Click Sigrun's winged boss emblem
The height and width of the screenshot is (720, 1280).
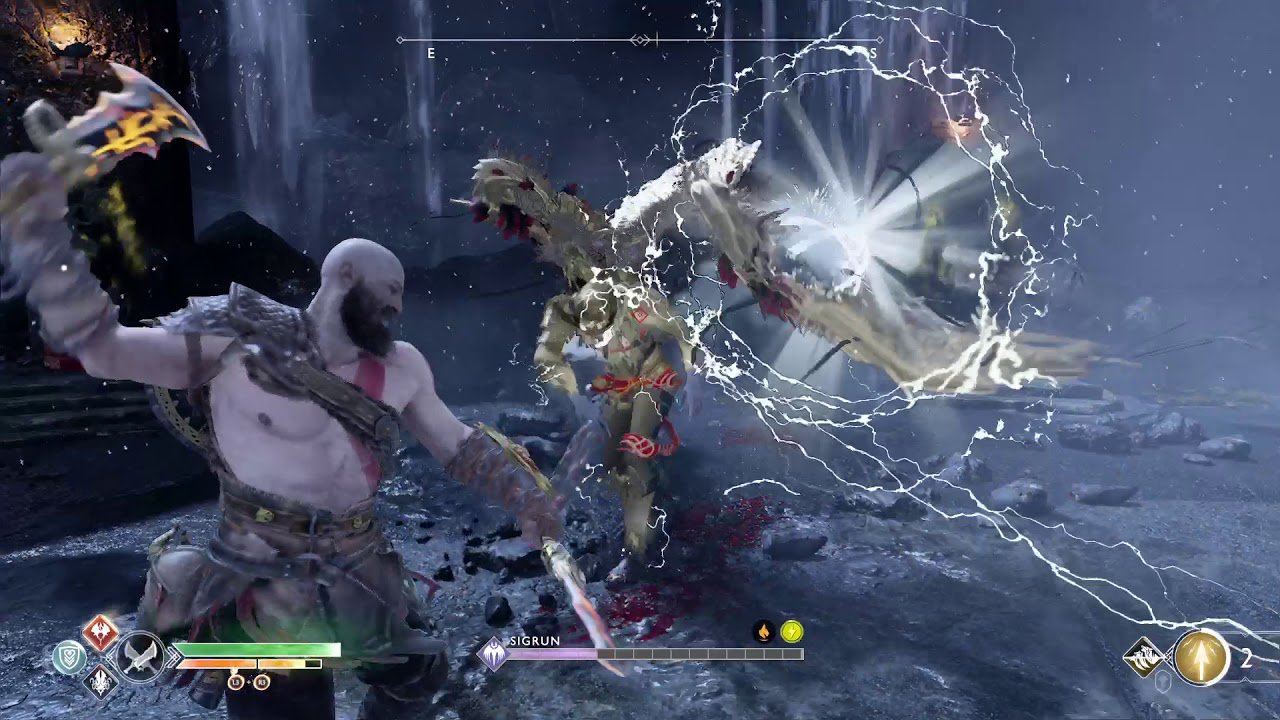(493, 654)
